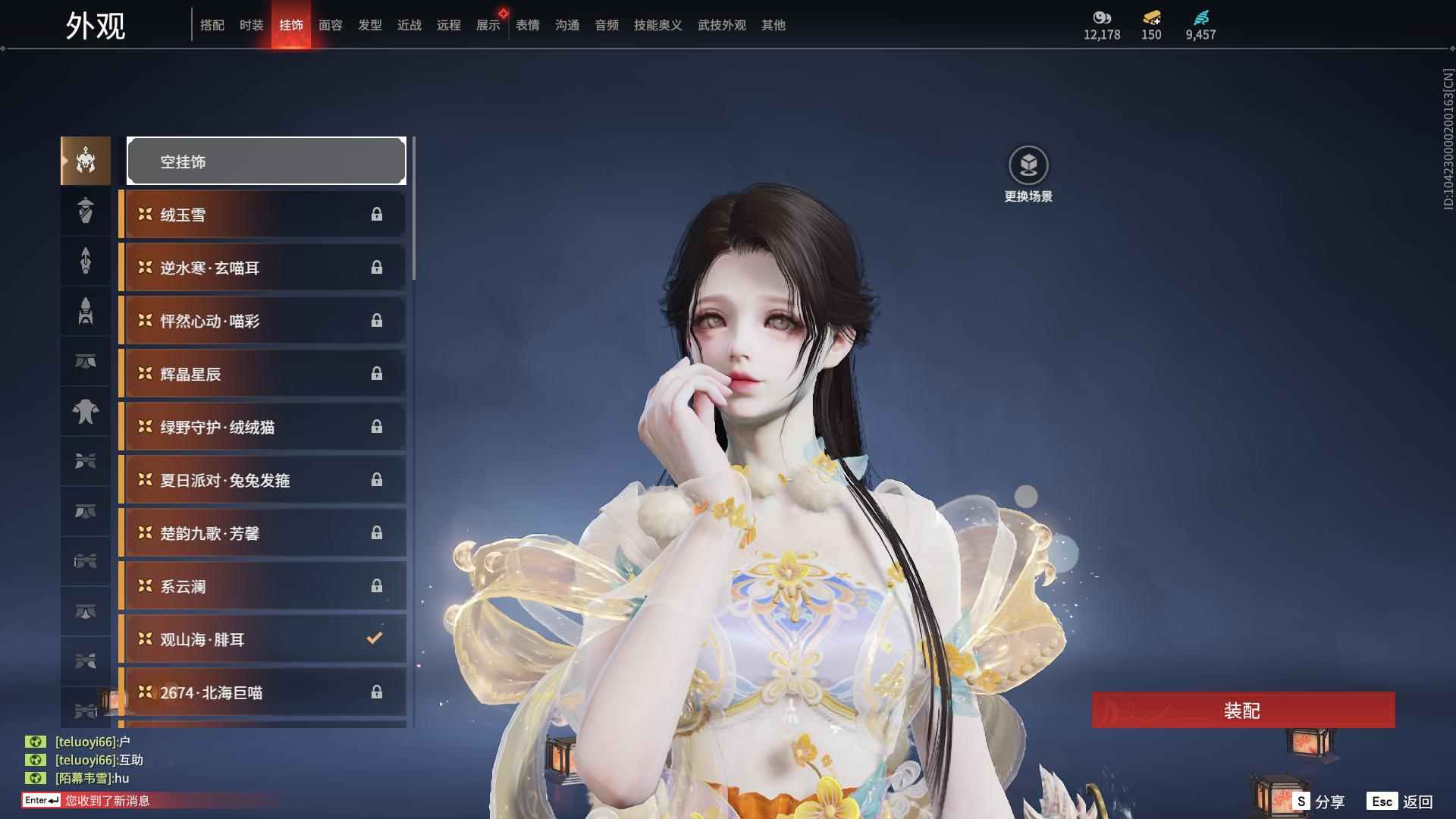Select the bow-knot ornament icon in sidebar

85,462
